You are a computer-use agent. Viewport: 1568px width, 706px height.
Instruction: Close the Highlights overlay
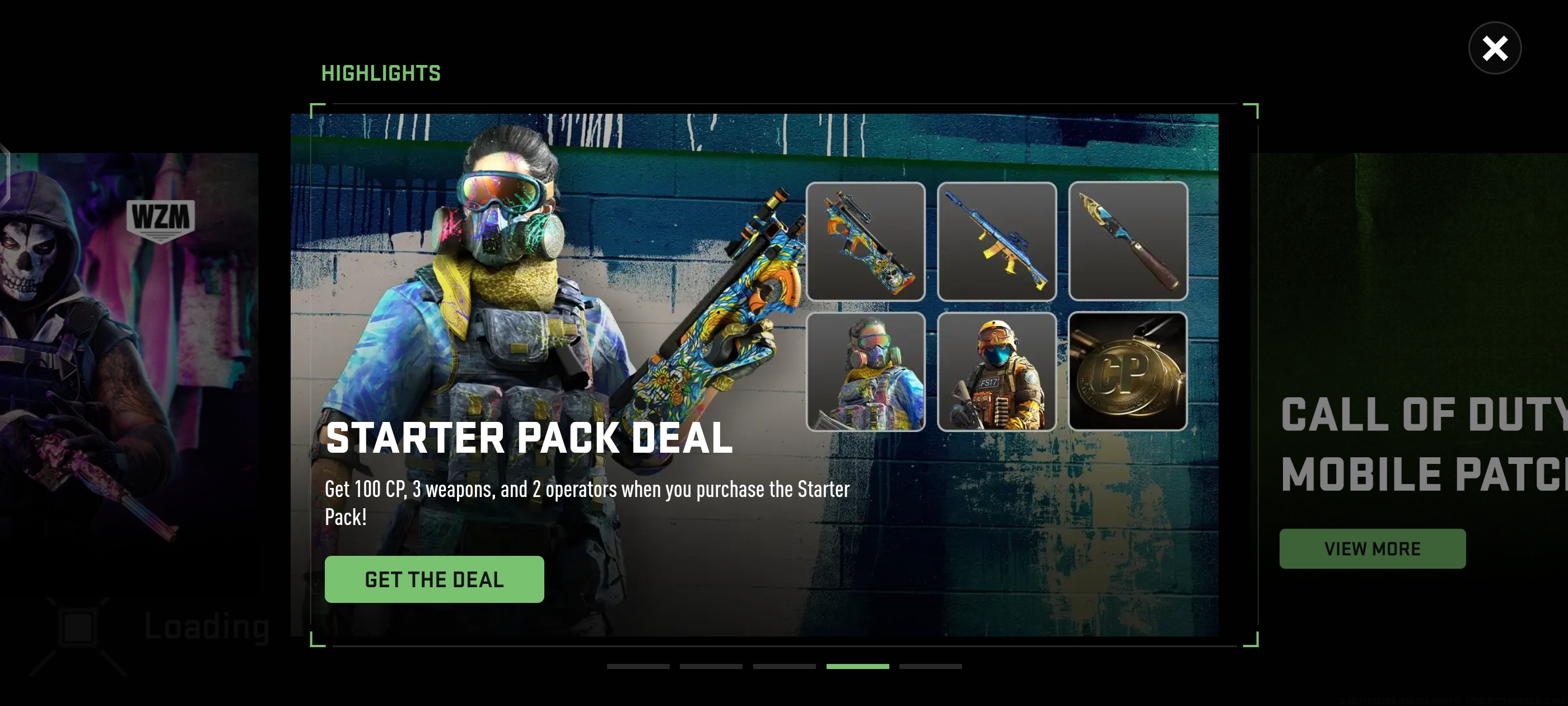[x=1494, y=48]
